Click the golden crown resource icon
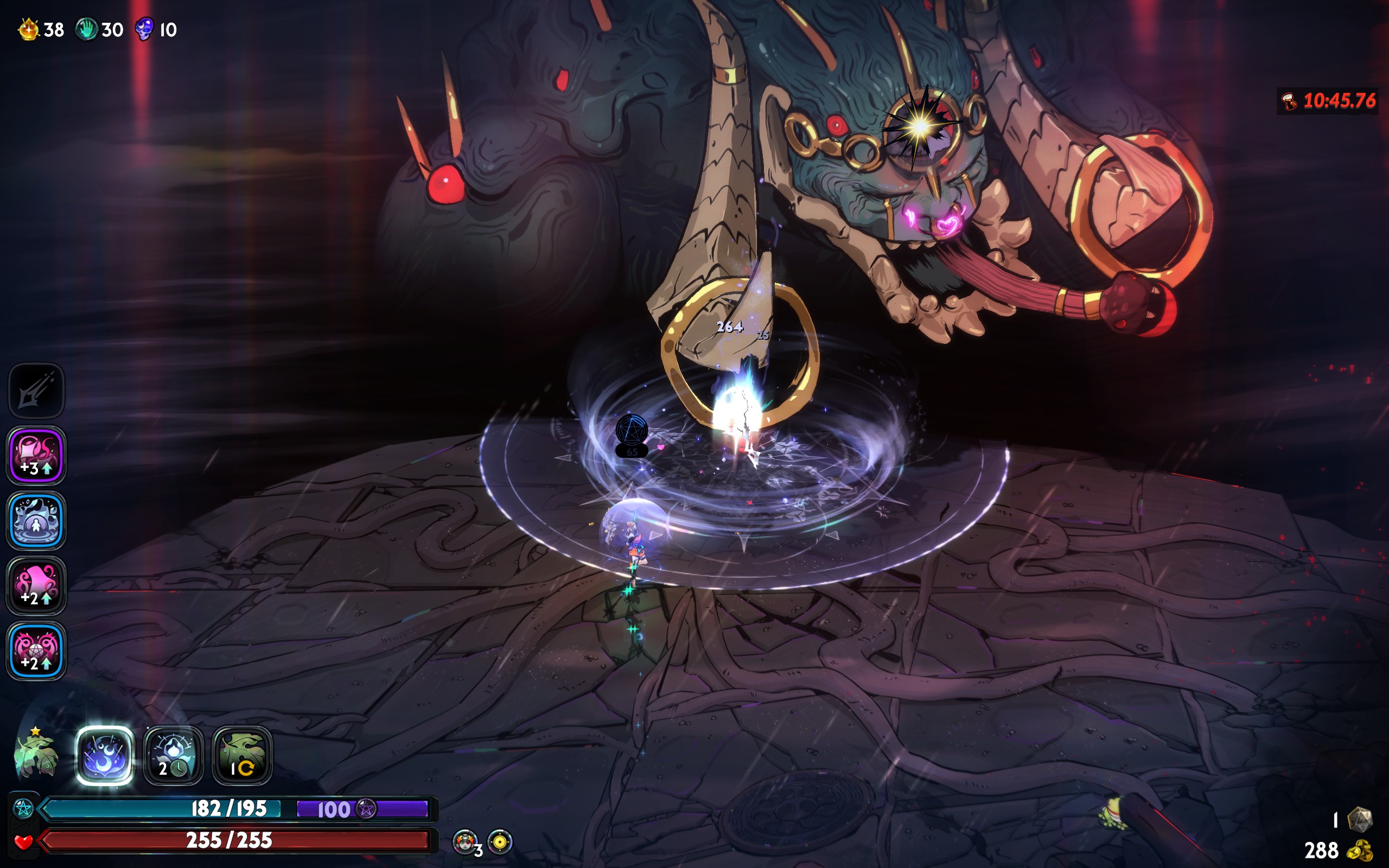1389x868 pixels. 28,29
